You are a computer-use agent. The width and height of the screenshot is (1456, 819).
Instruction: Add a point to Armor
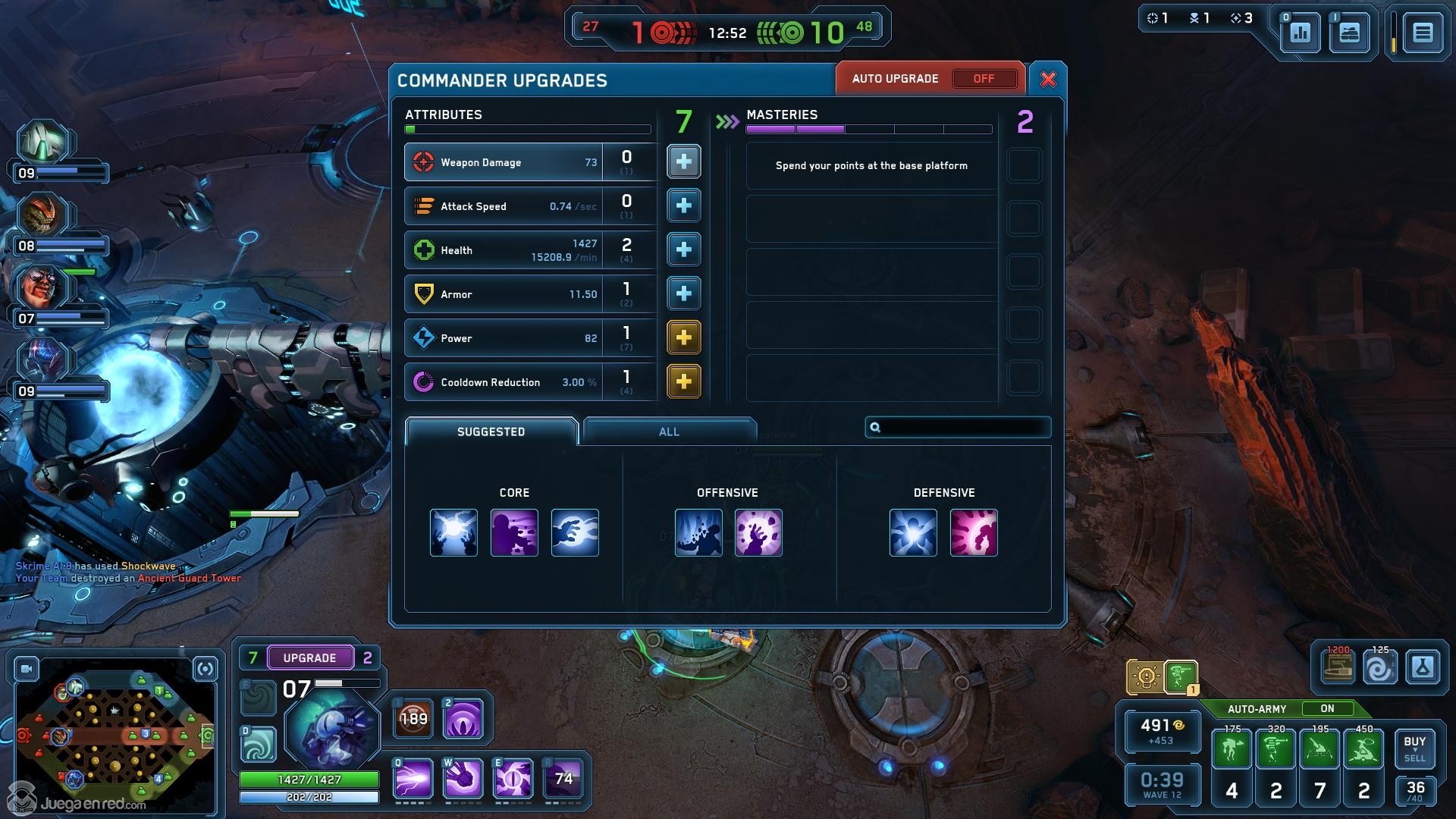(683, 293)
